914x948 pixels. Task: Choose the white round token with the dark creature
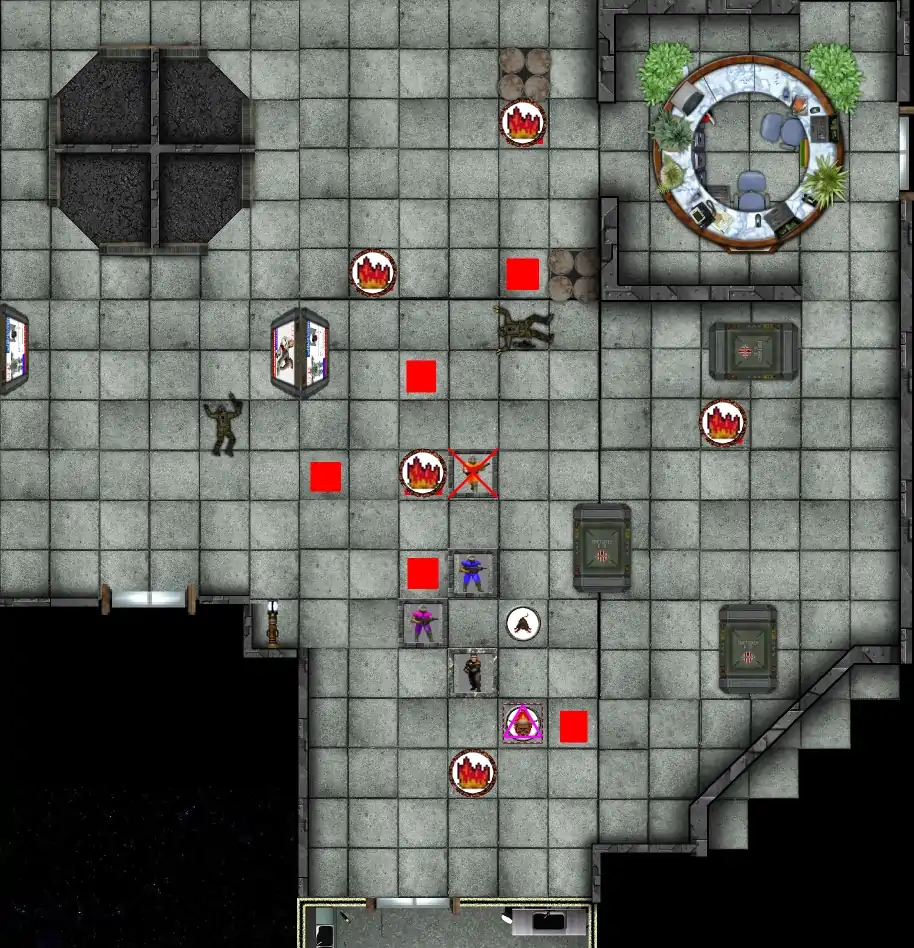(x=523, y=624)
